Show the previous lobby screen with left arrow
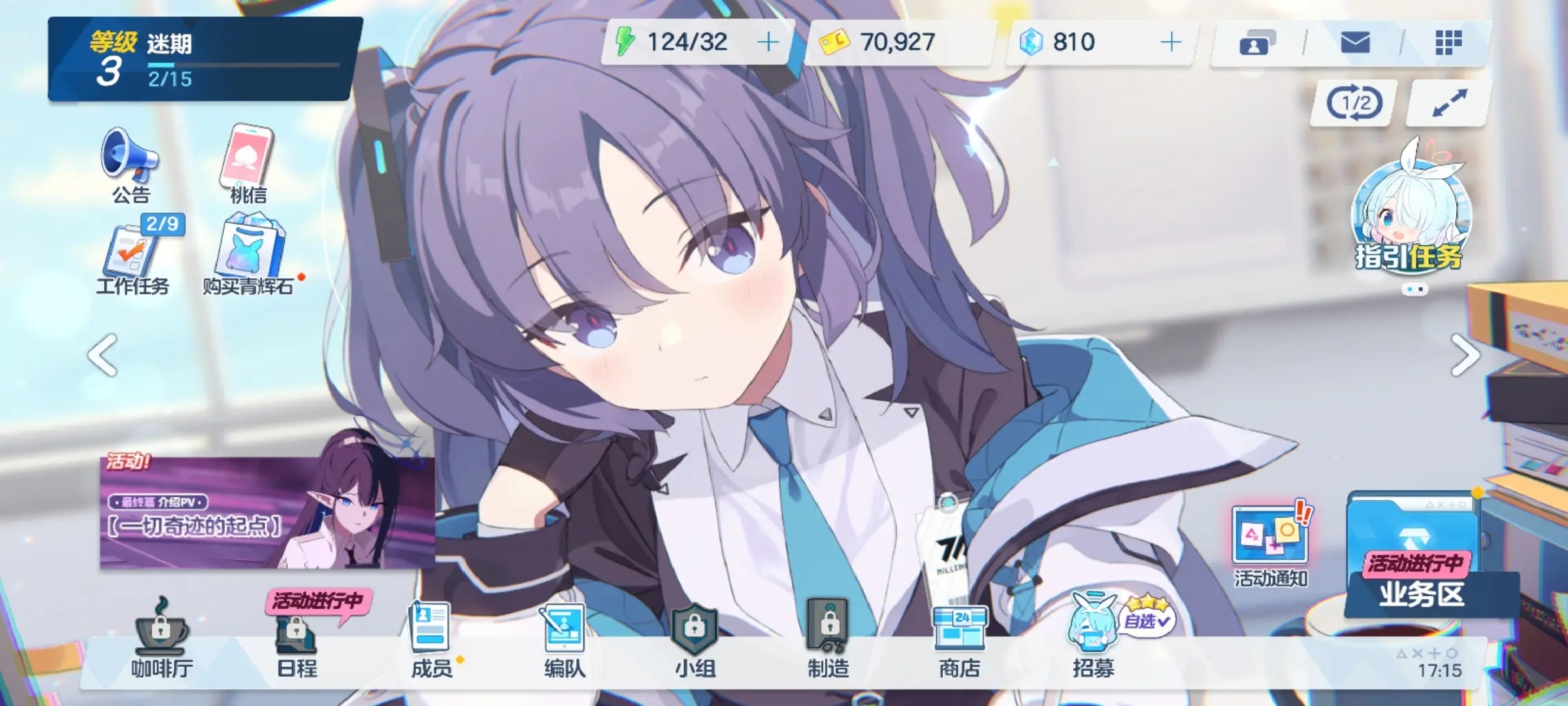The image size is (1568, 706). click(x=103, y=355)
